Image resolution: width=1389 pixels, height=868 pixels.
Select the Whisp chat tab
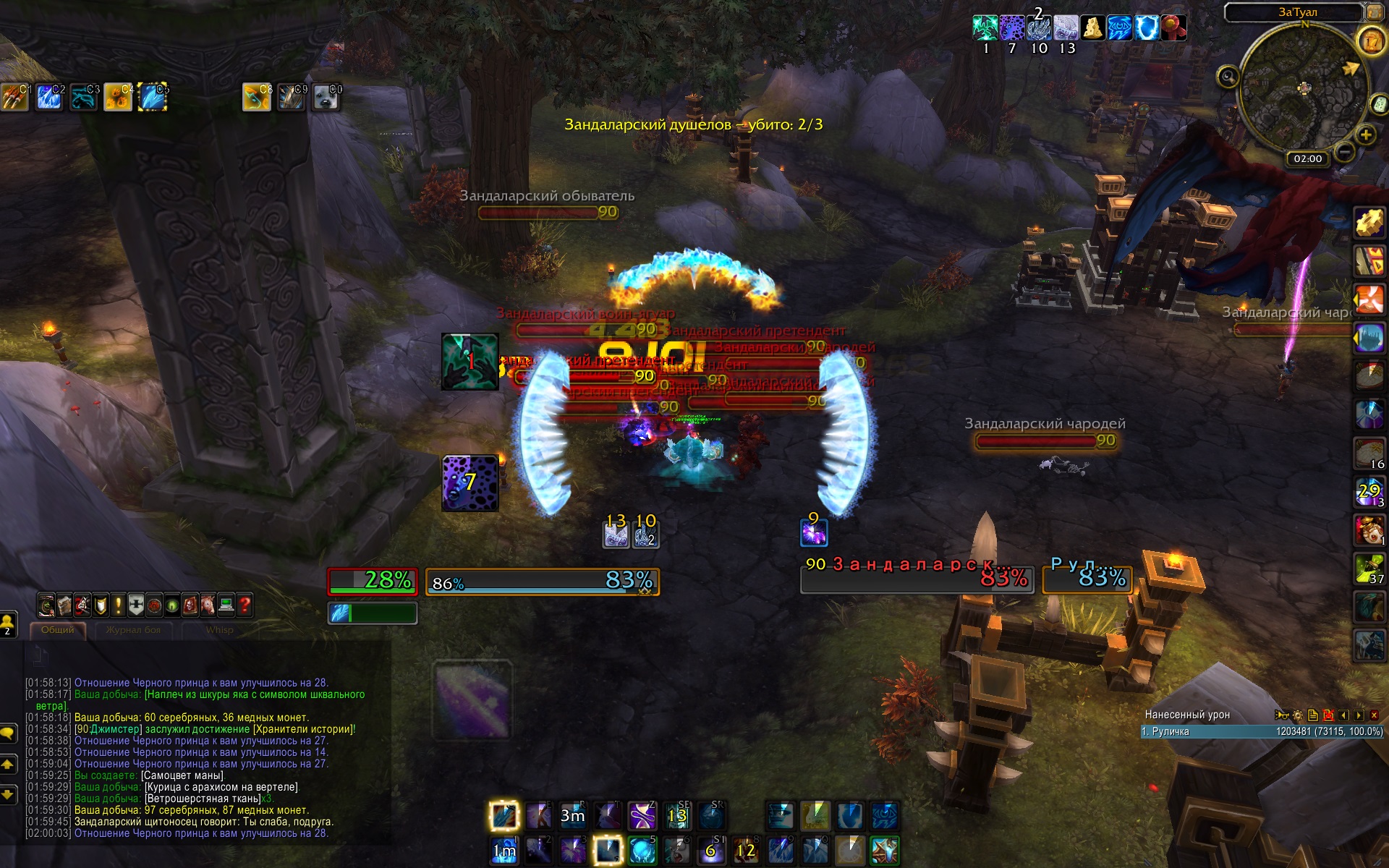click(x=219, y=630)
